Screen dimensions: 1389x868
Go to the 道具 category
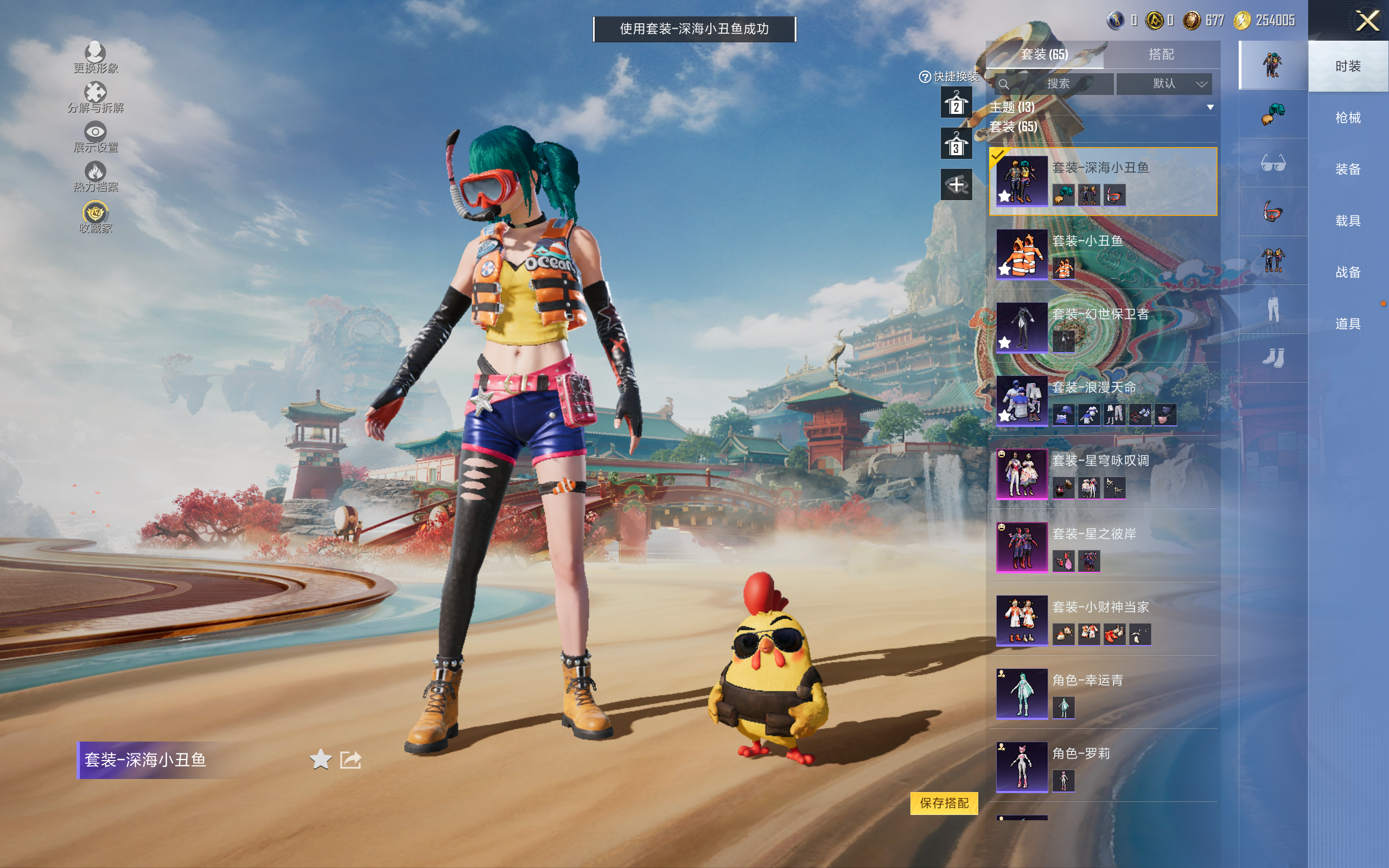pos(1347,324)
